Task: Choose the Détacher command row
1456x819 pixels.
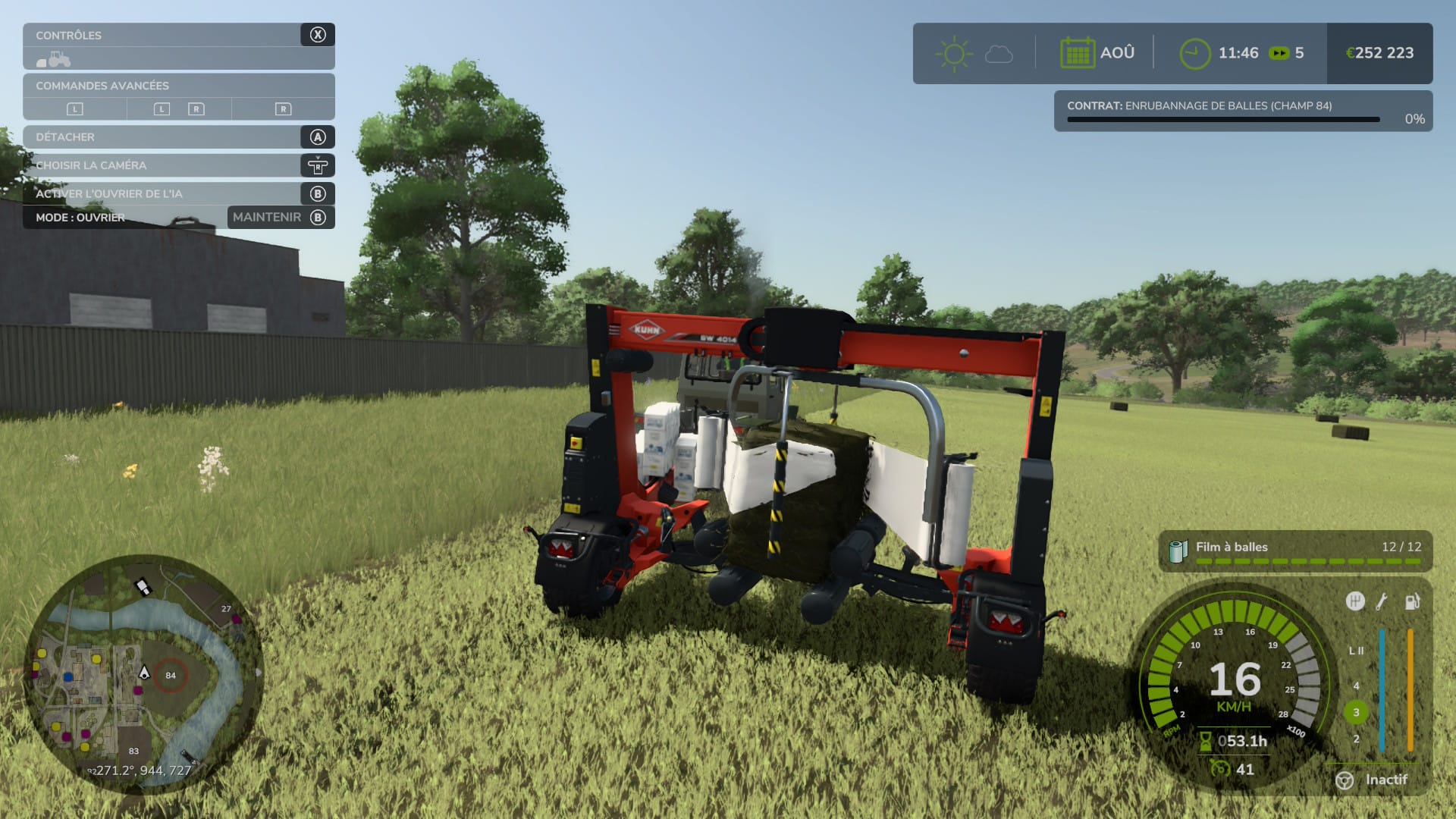Action: (x=178, y=137)
